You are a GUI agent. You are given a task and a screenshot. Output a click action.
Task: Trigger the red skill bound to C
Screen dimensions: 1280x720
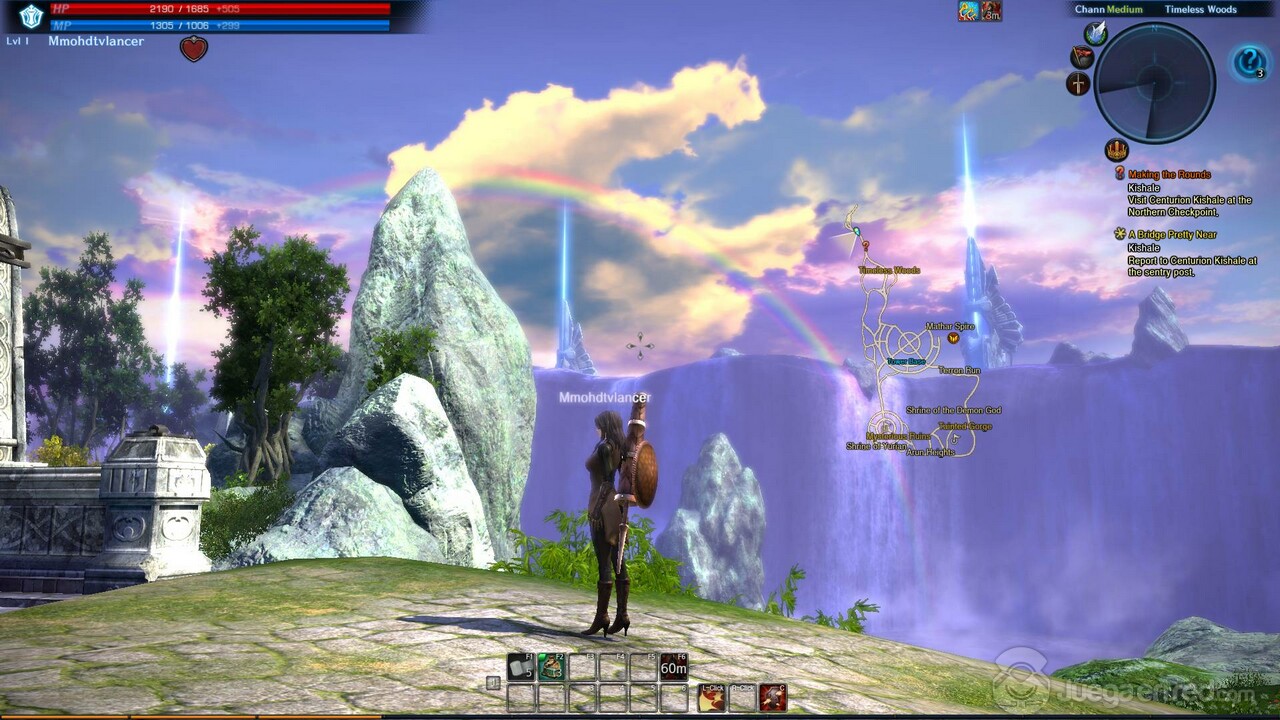[772, 698]
